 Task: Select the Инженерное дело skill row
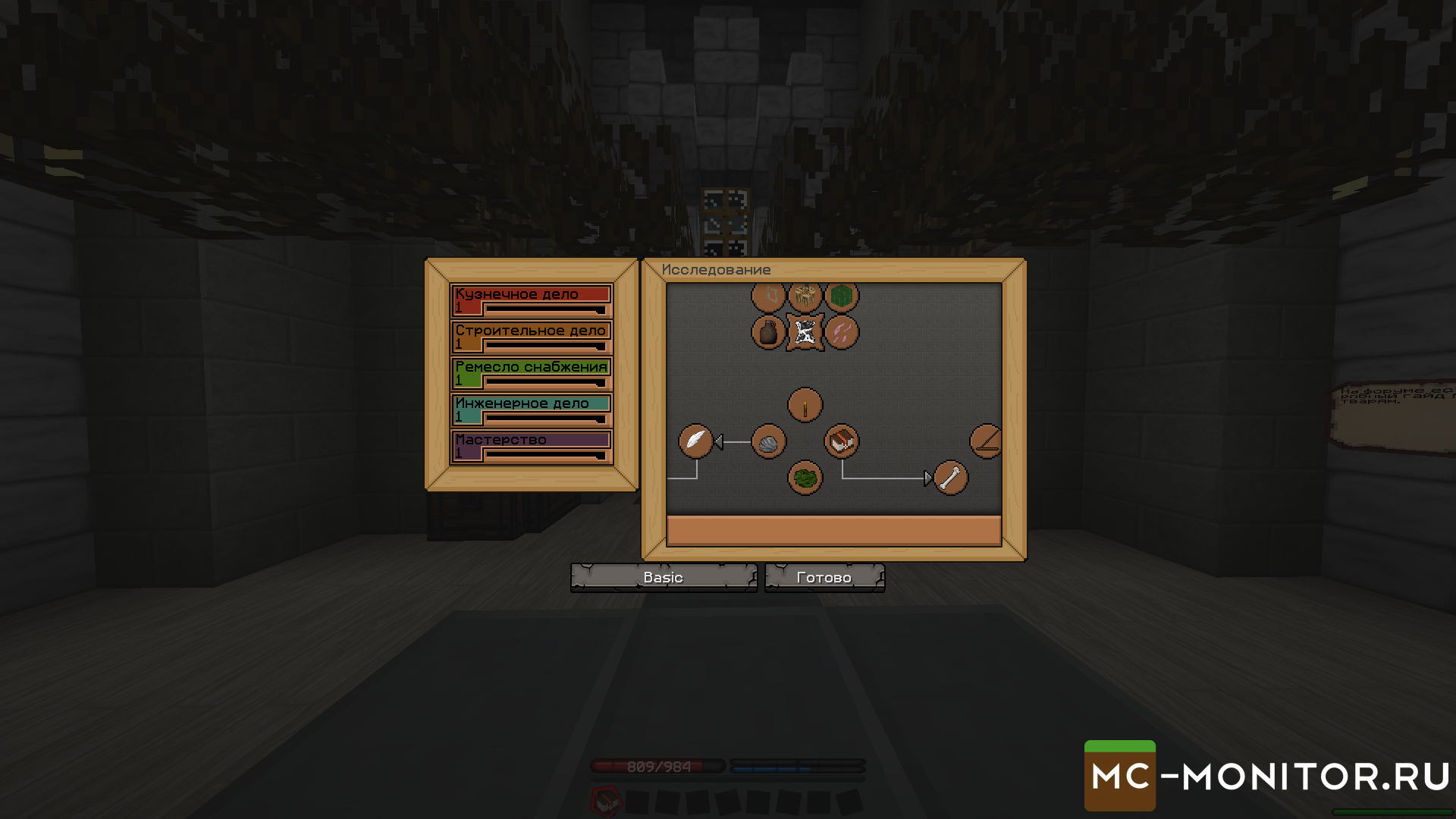click(531, 409)
